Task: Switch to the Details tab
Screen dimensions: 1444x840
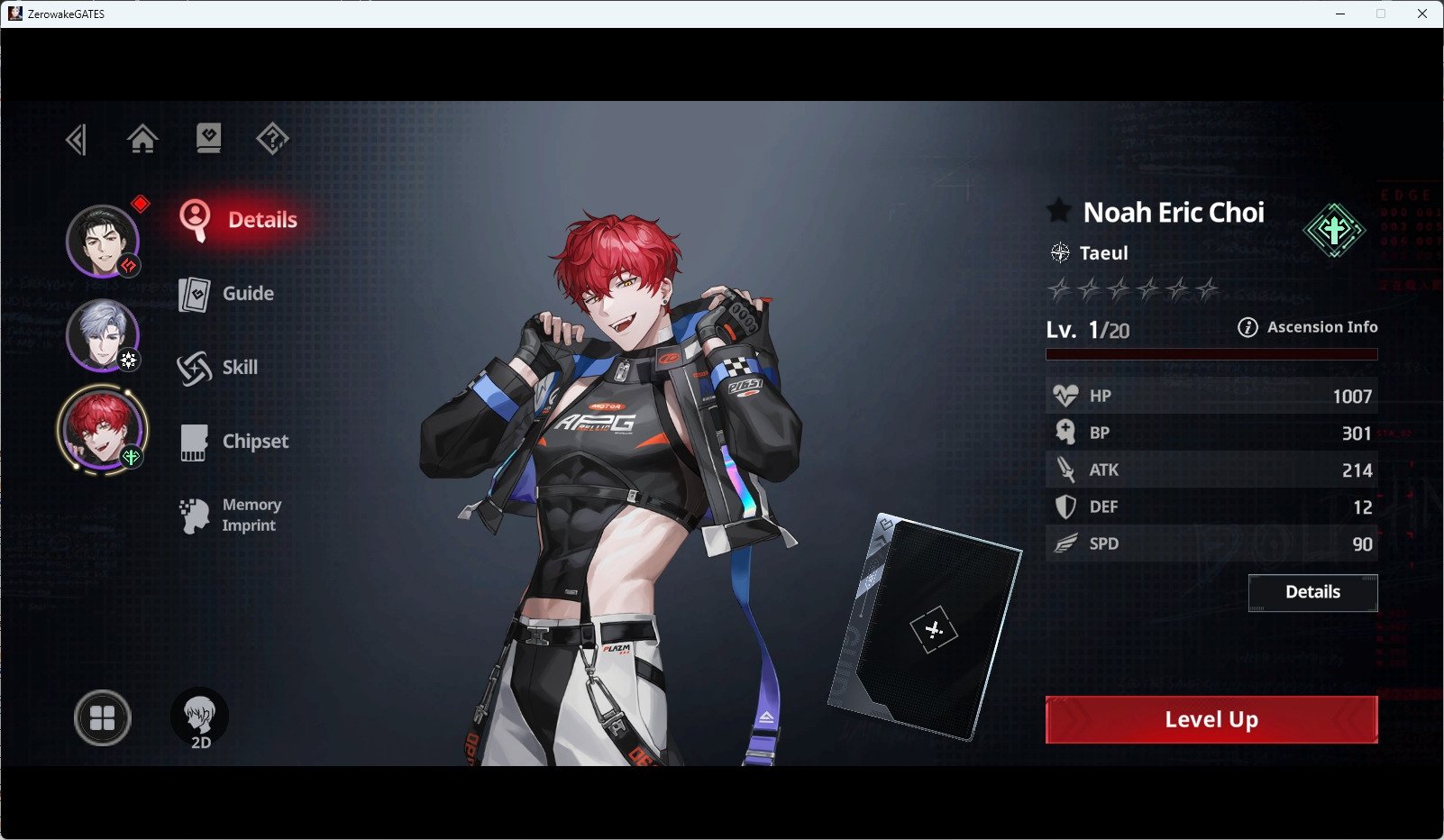Action: 239,220
